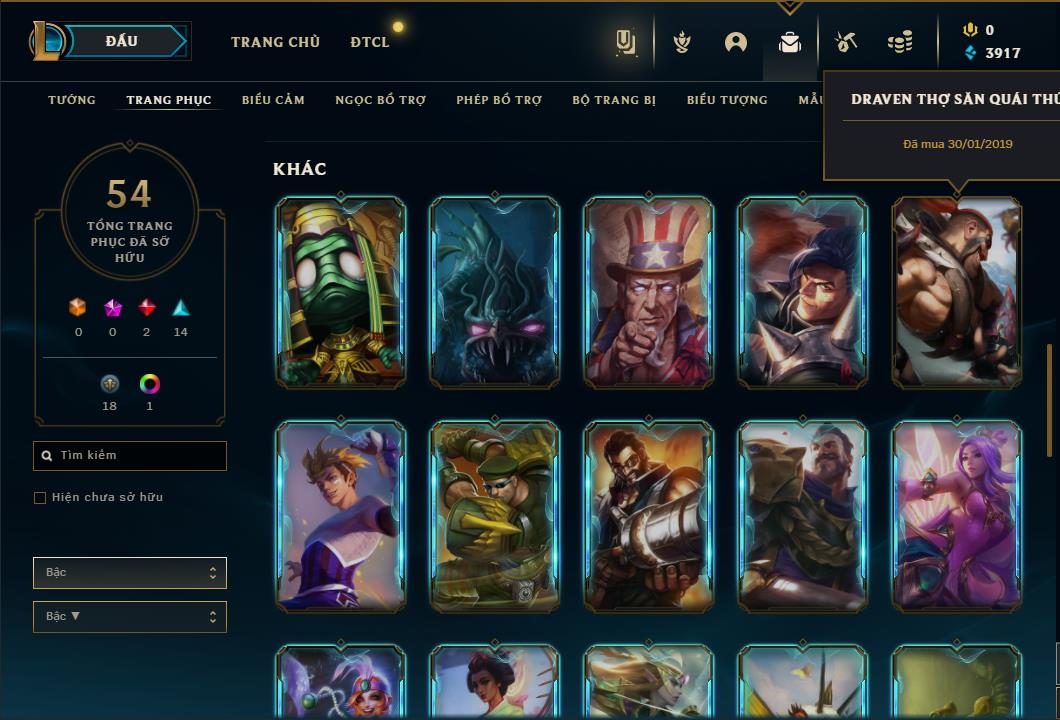
Task: Switch to the BIỂU CẢM tab
Action: [273, 100]
